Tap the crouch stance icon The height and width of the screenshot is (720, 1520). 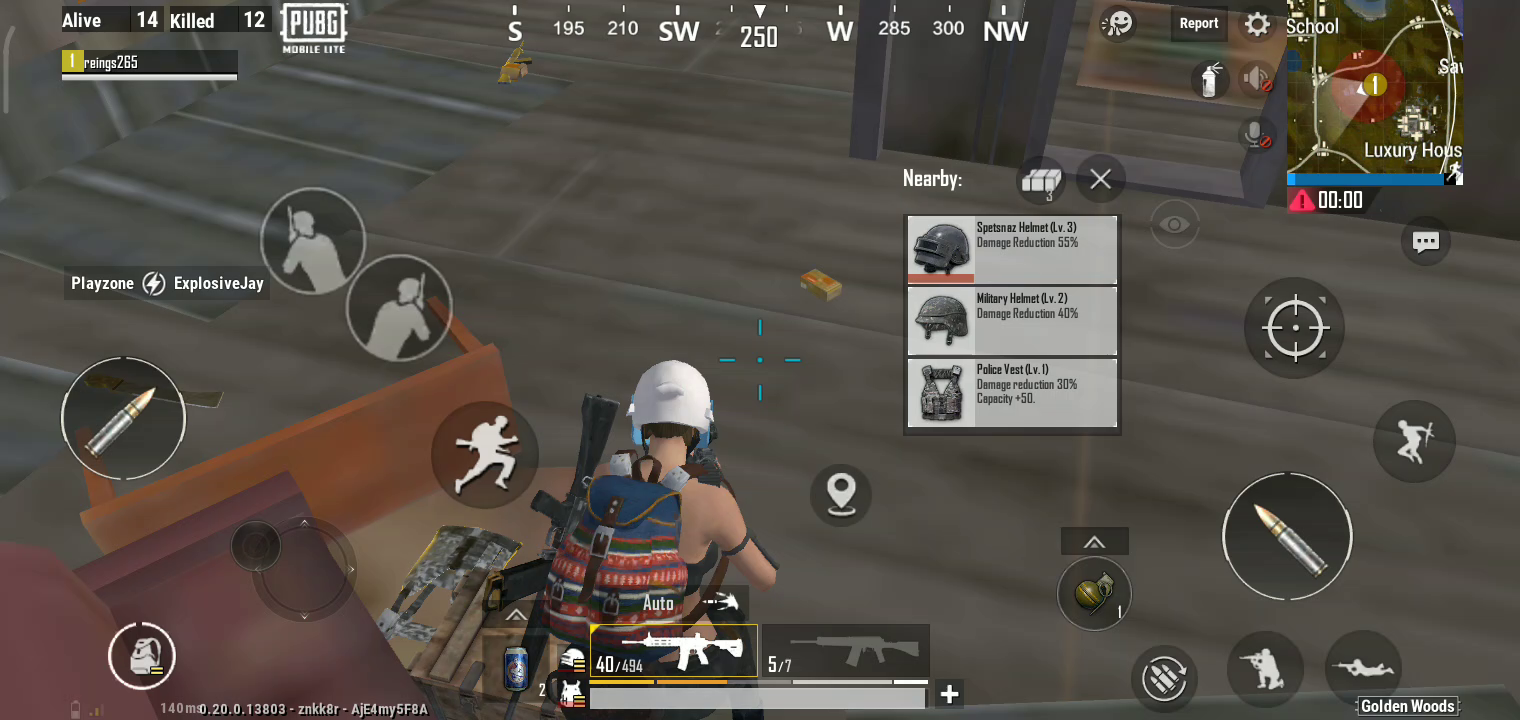click(1265, 672)
